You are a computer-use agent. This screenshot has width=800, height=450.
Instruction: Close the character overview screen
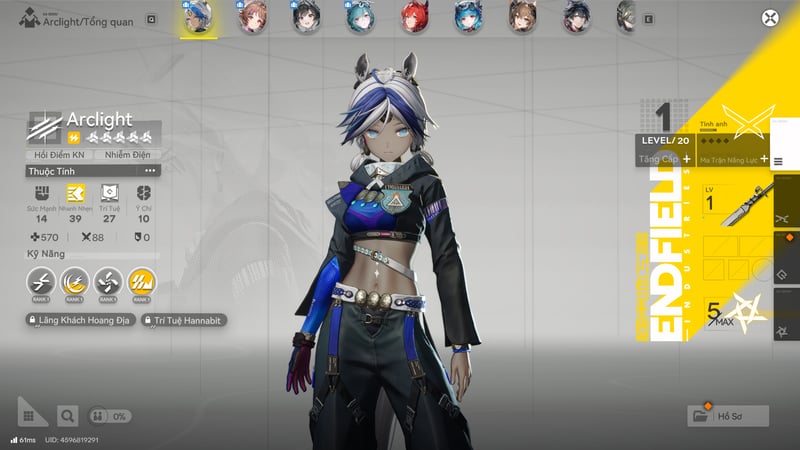[769, 17]
